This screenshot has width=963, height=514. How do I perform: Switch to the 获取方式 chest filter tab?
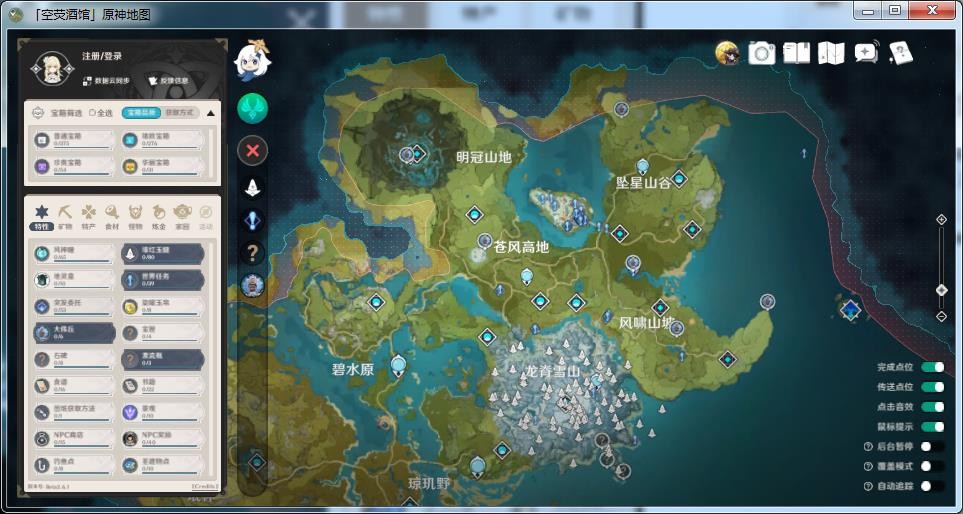180,113
